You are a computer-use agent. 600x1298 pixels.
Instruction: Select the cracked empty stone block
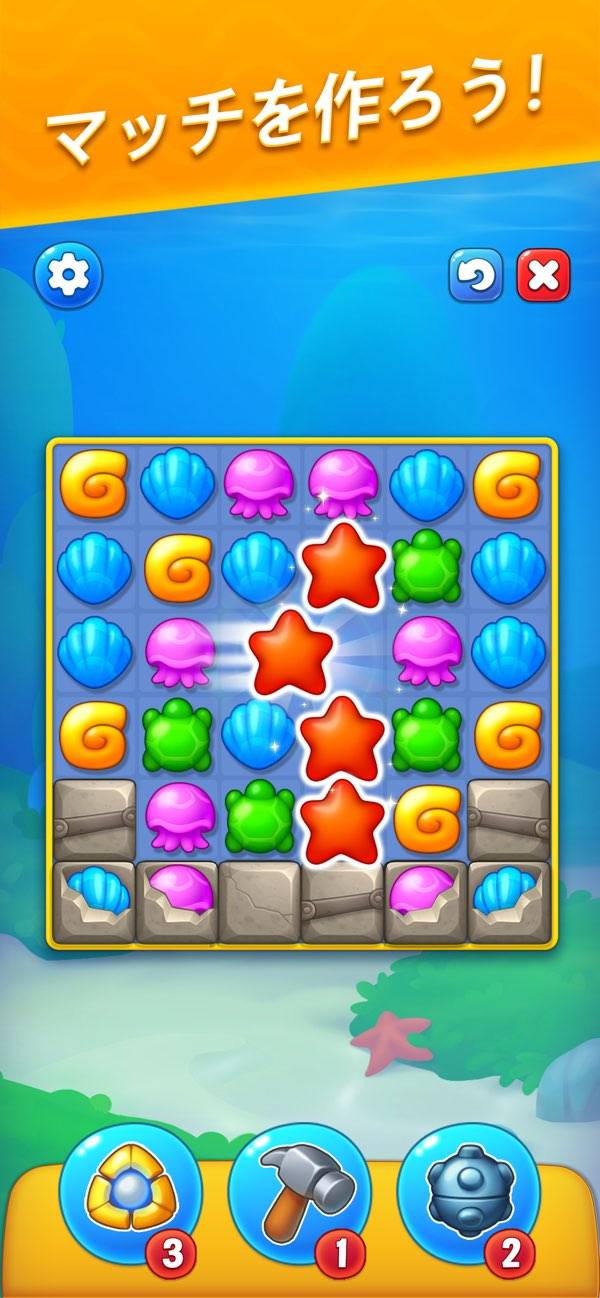tap(260, 902)
